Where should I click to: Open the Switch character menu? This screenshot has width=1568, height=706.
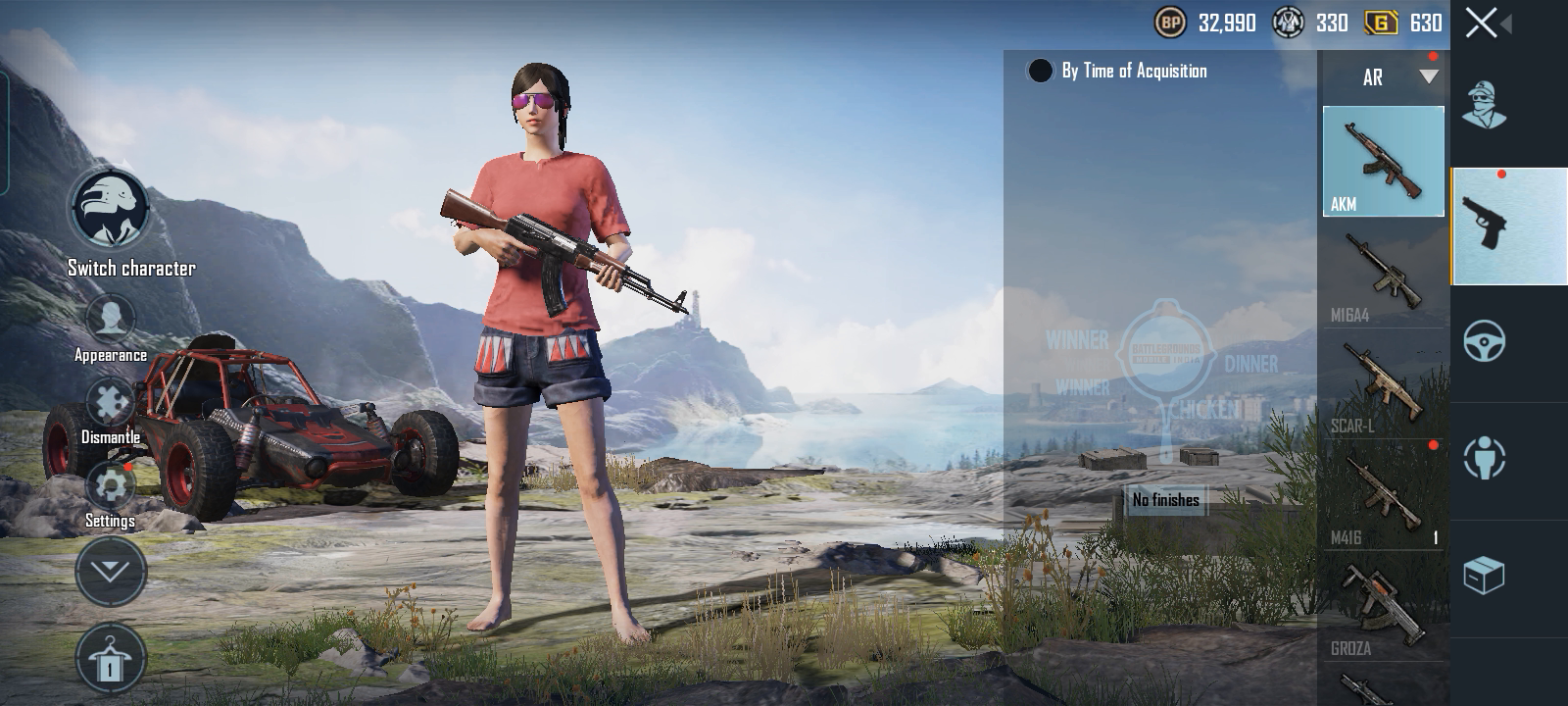[x=110, y=210]
